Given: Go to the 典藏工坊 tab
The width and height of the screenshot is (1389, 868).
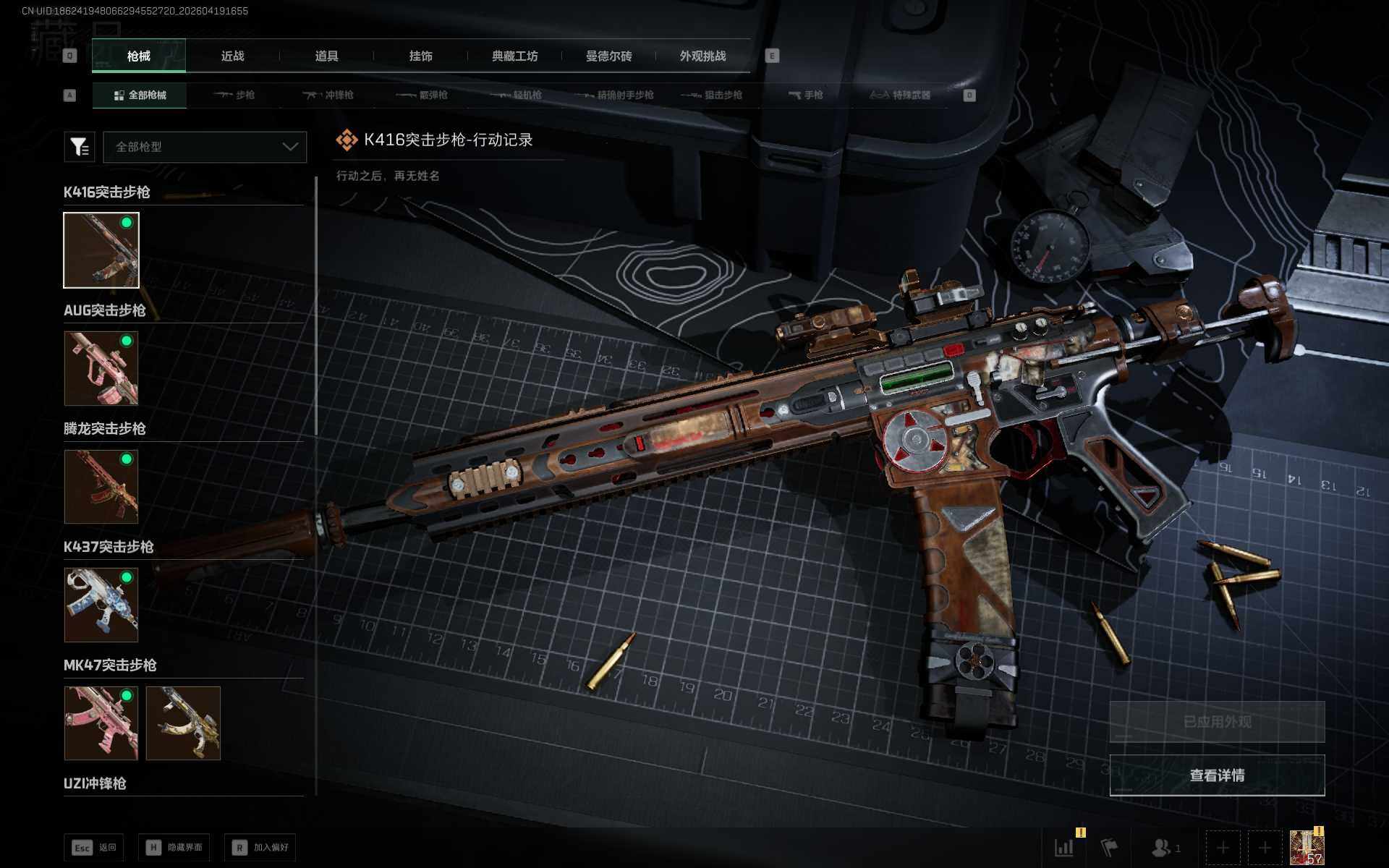Looking at the screenshot, I should pos(514,56).
